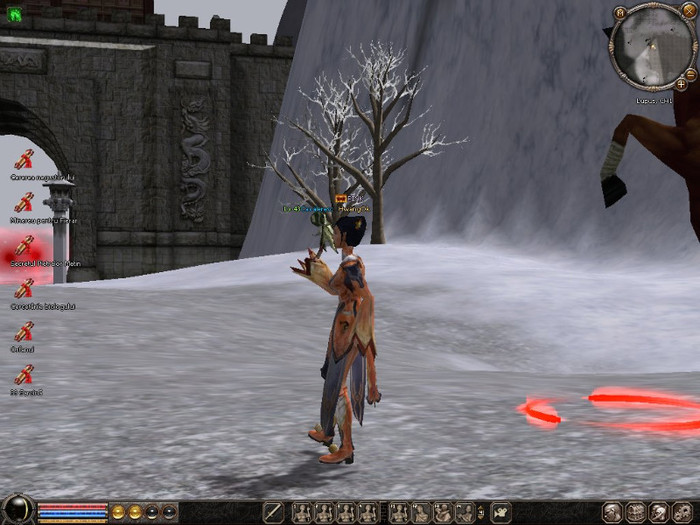
Task: Click the round orb at the bar's left end
Action: pos(17,510)
